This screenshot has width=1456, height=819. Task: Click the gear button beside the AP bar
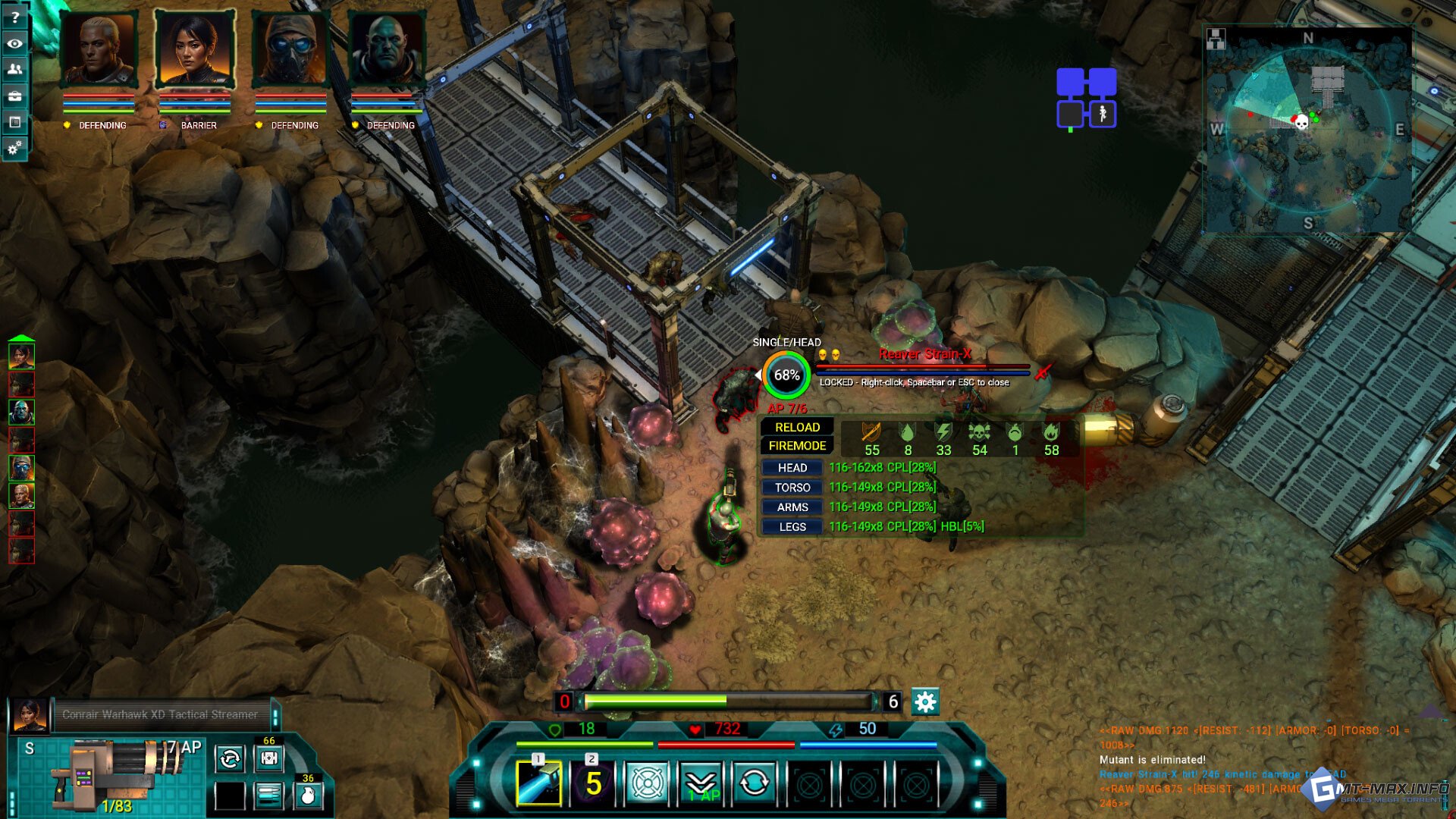point(925,702)
